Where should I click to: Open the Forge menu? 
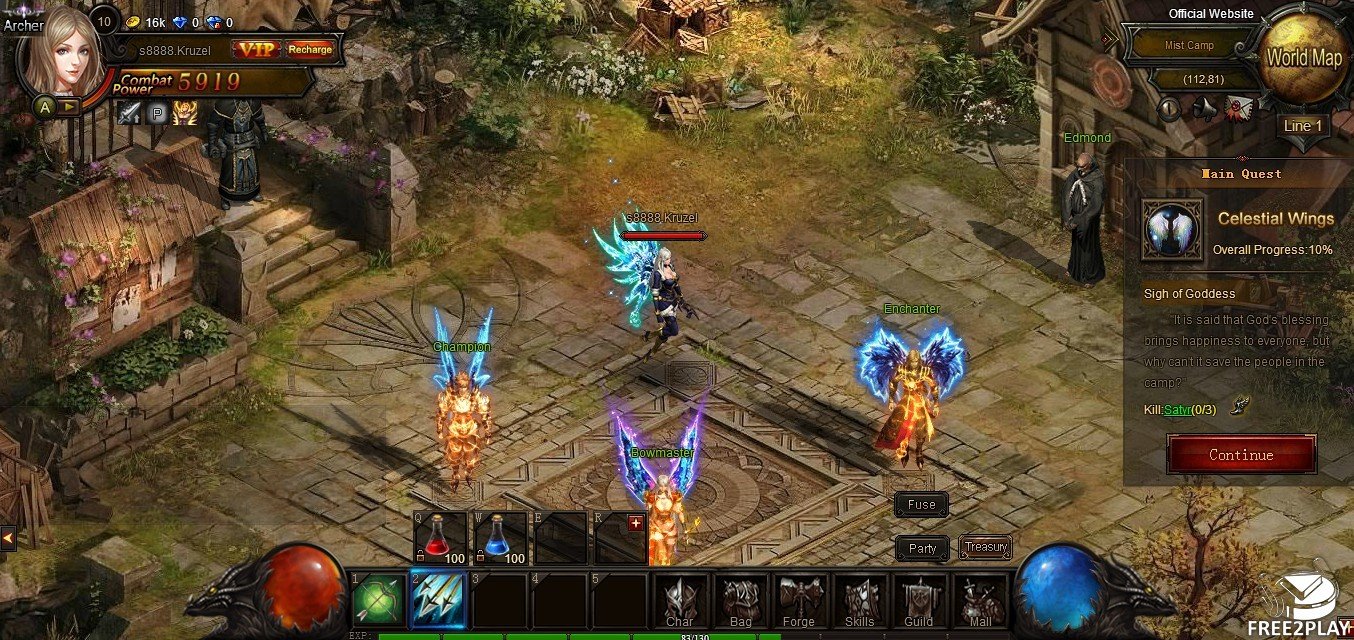(x=799, y=602)
